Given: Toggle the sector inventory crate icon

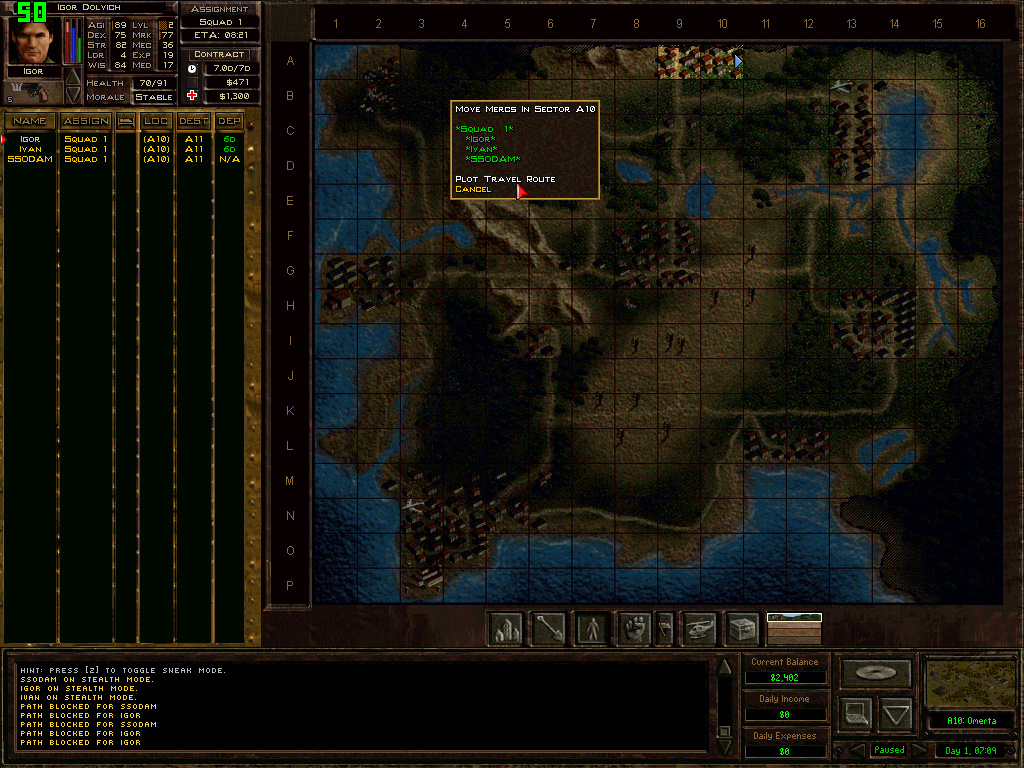Looking at the screenshot, I should click(742, 629).
